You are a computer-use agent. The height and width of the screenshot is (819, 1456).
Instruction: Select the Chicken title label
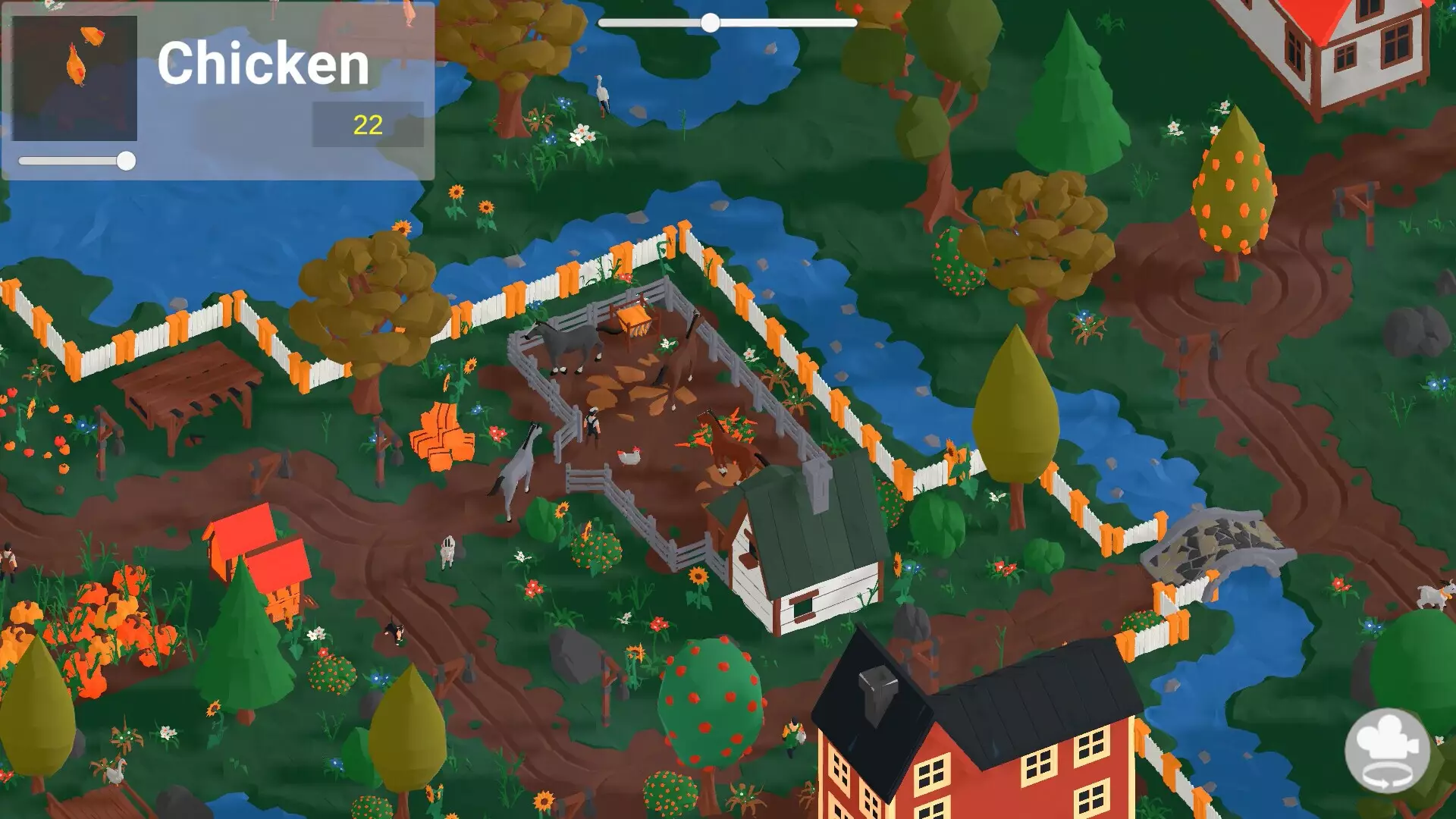[263, 64]
